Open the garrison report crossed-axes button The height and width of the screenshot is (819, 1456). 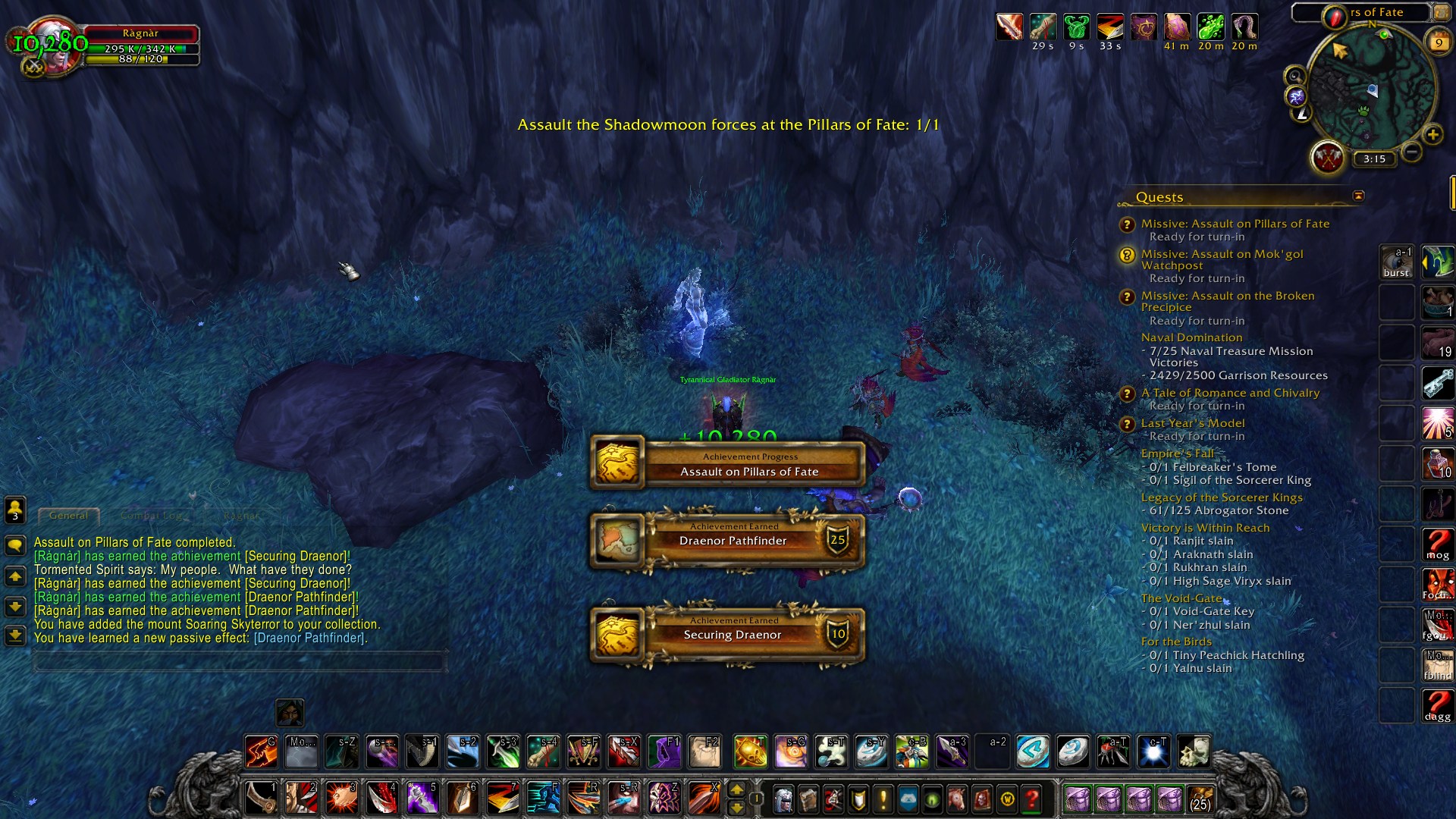coord(1328,158)
